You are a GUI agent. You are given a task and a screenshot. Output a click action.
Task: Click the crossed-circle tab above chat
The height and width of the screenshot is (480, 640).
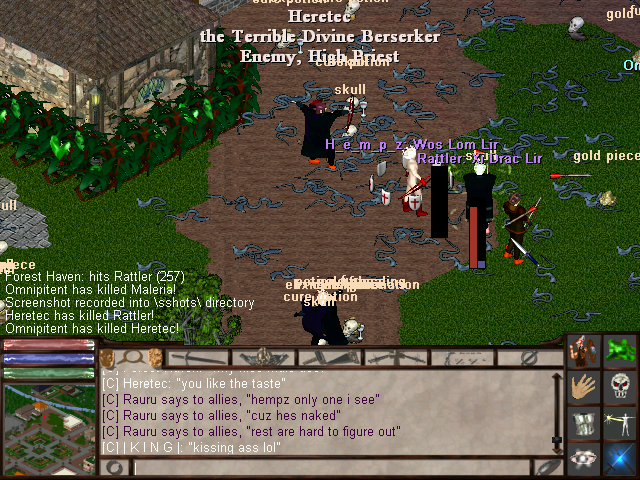tap(530, 357)
